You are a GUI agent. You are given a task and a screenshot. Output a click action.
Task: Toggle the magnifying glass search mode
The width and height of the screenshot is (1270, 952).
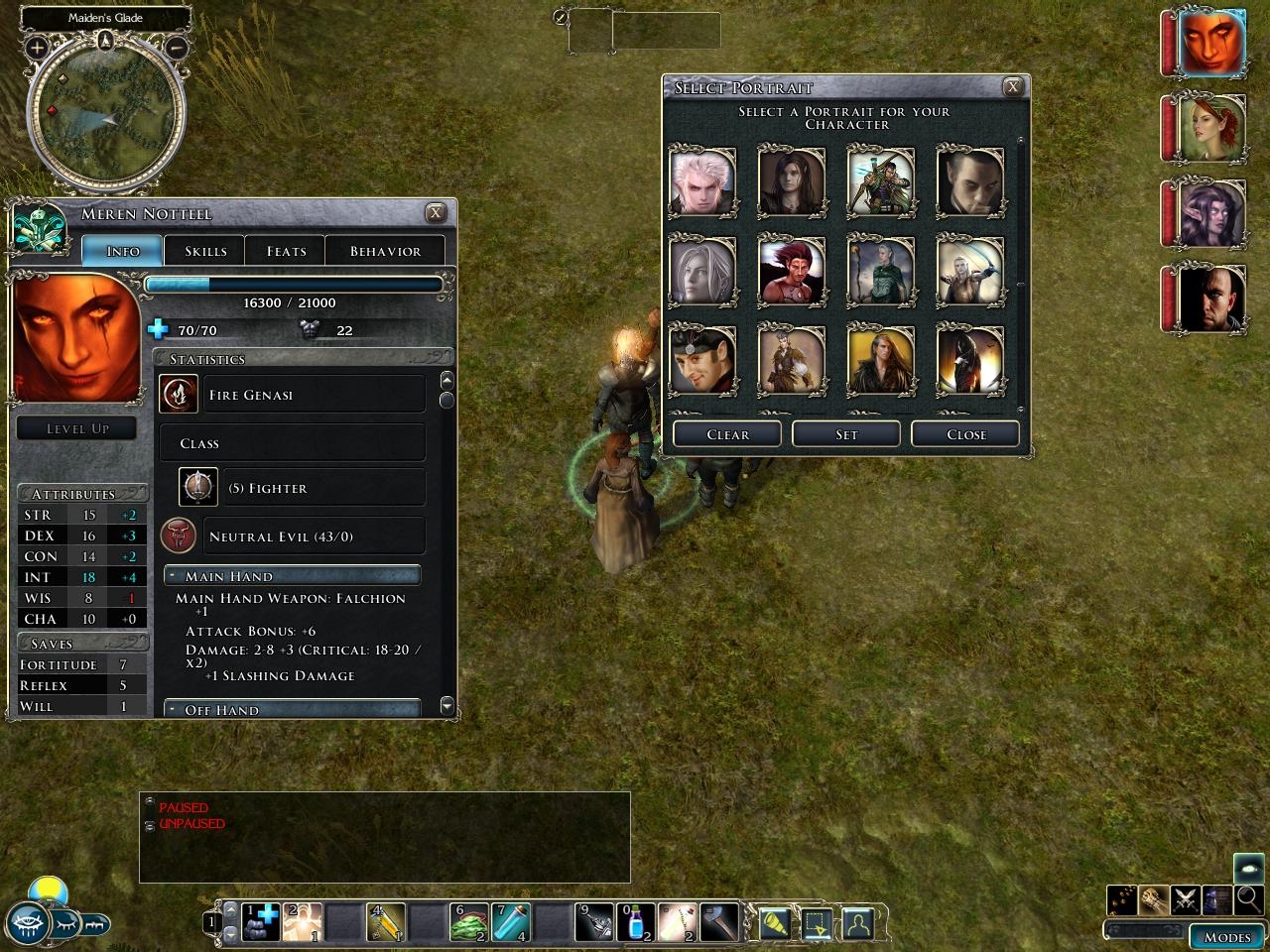[x=1248, y=899]
